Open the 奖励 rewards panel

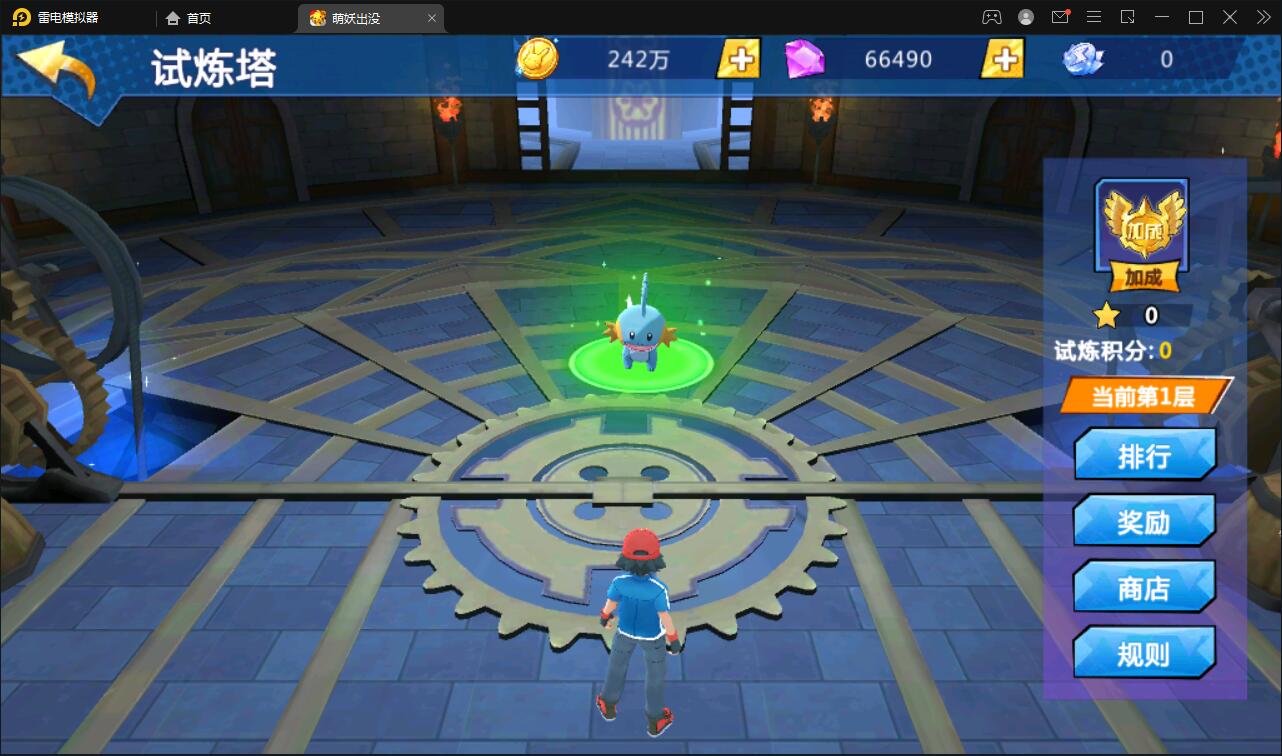pos(1144,522)
